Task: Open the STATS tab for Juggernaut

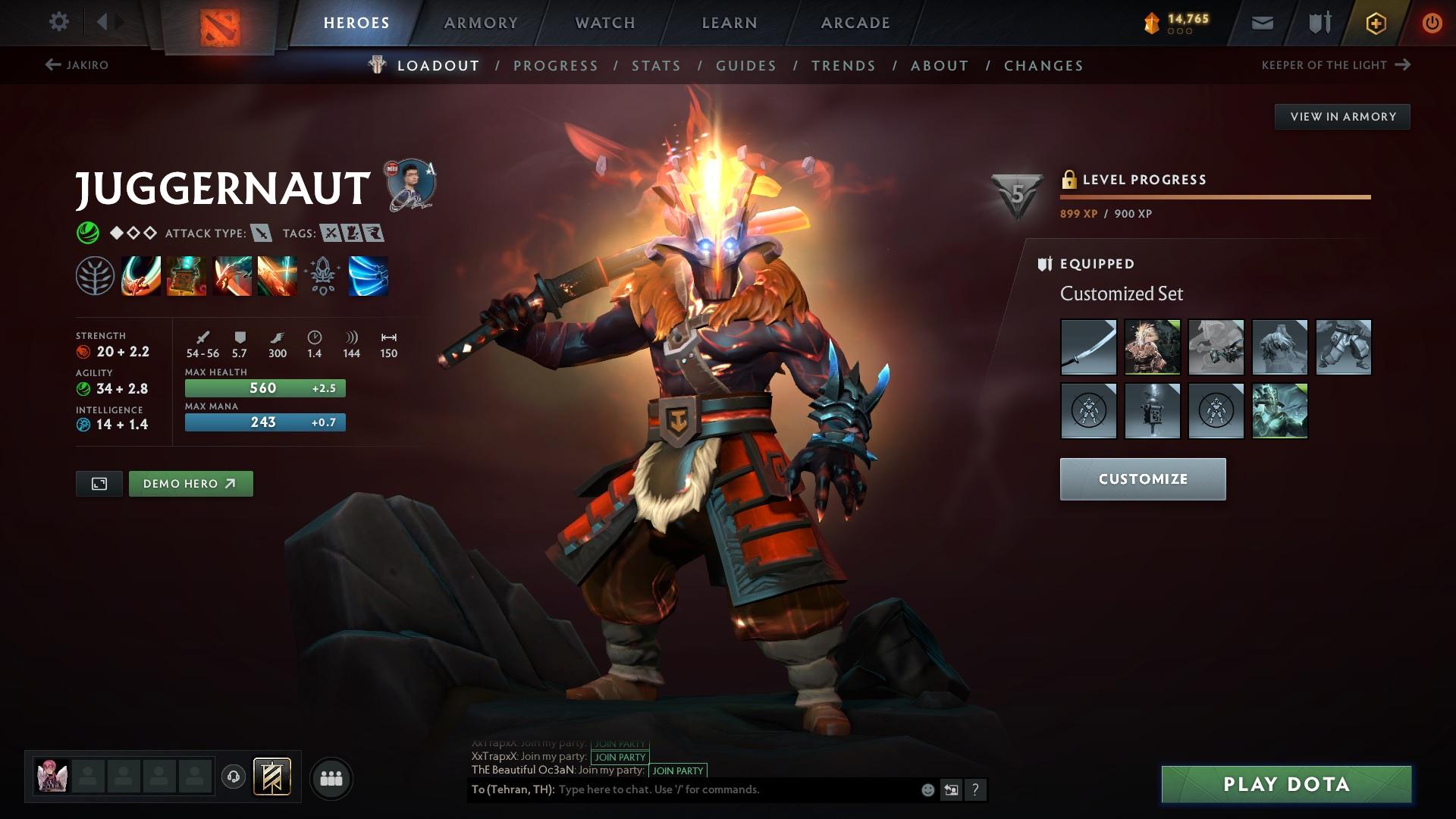Action: coord(655,65)
